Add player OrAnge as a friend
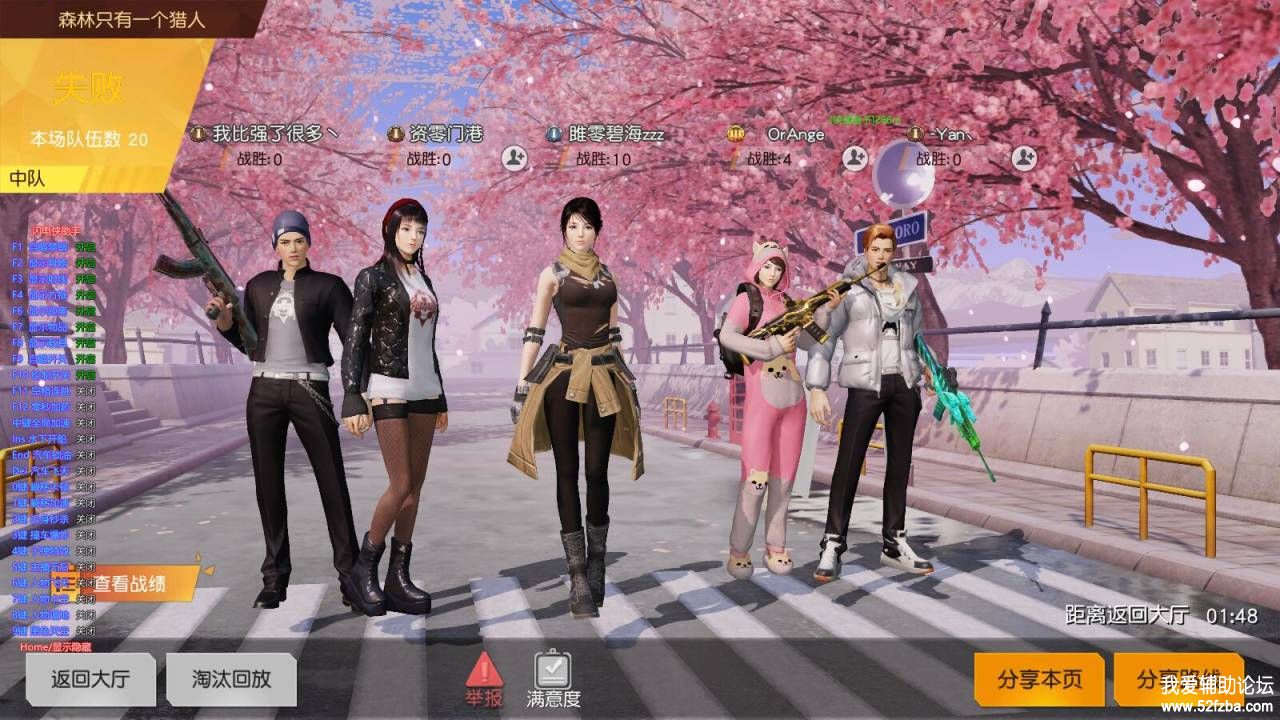The height and width of the screenshot is (720, 1280). pos(854,158)
